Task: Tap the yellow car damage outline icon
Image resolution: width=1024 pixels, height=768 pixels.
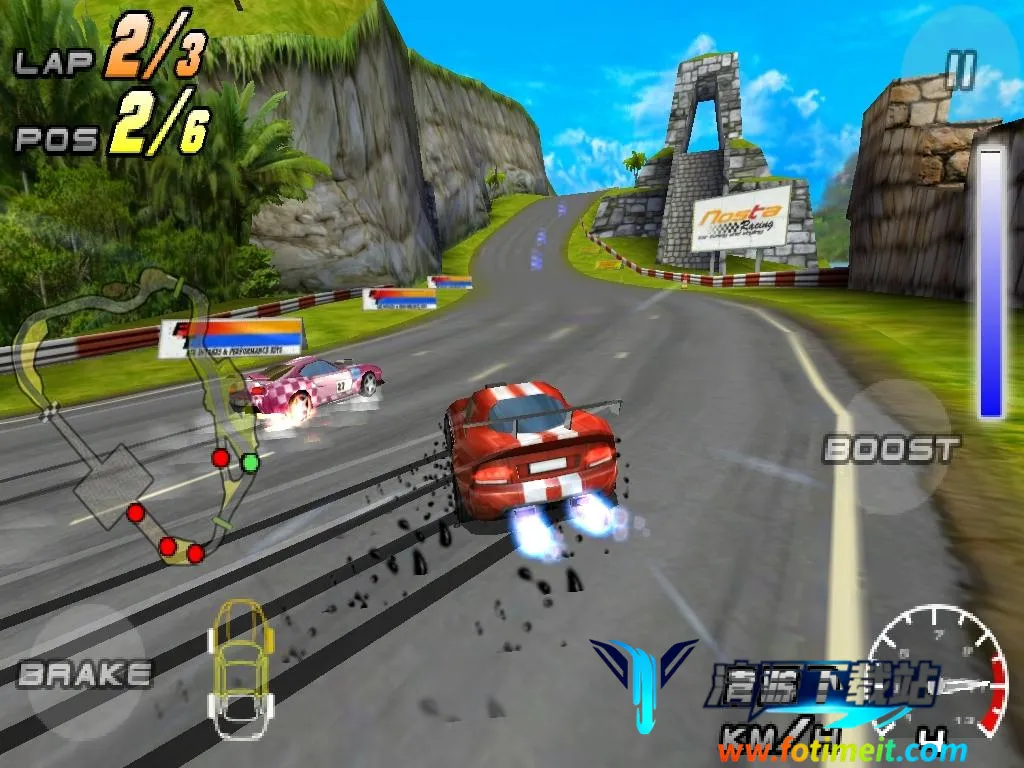Action: [x=240, y=667]
